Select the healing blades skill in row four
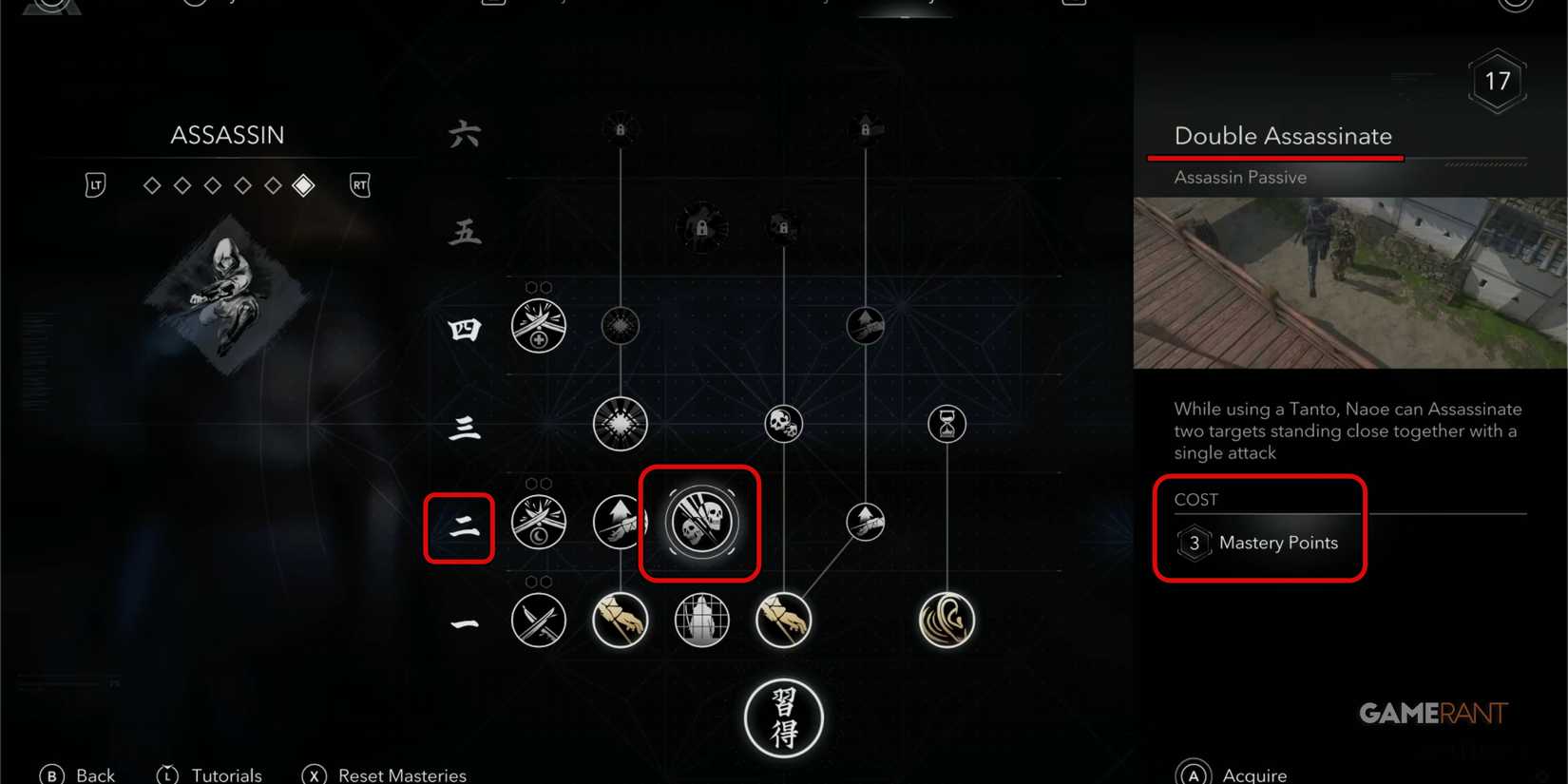 tap(539, 325)
